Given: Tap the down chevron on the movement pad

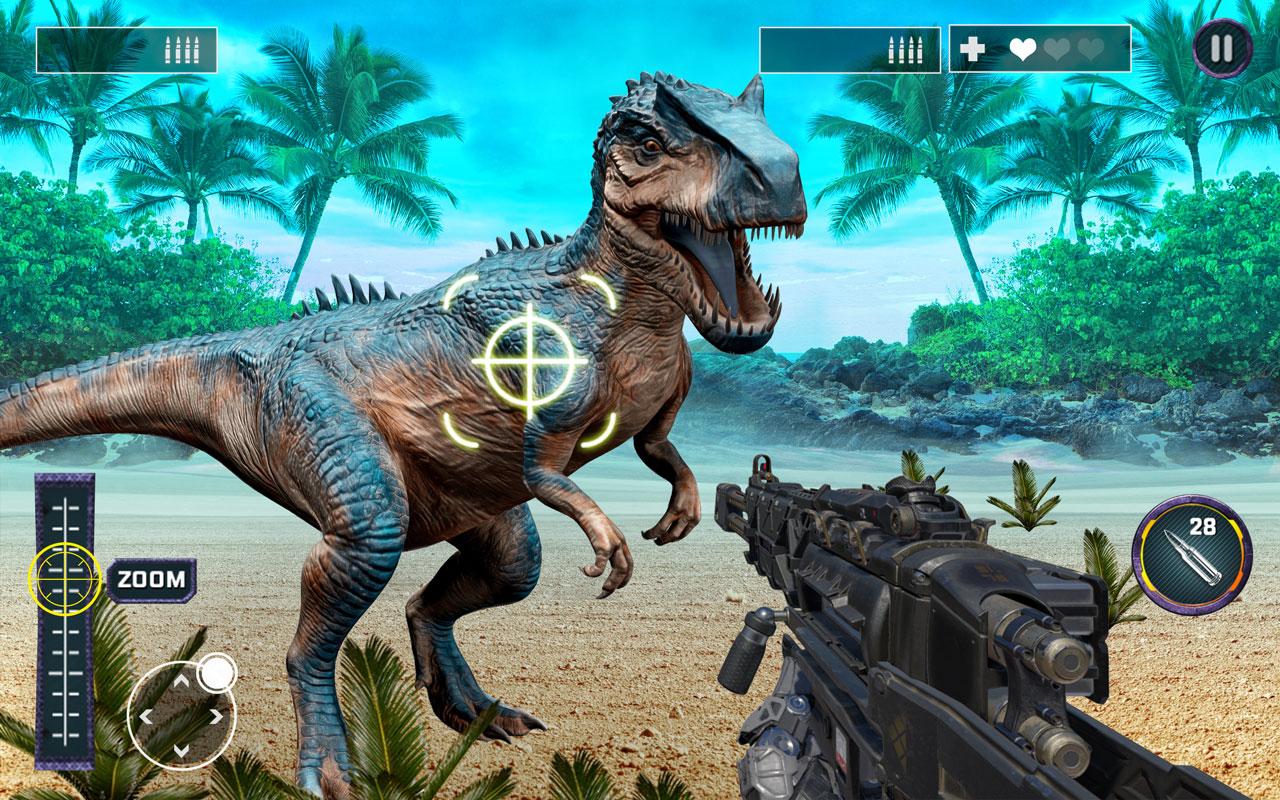Looking at the screenshot, I should click(181, 750).
